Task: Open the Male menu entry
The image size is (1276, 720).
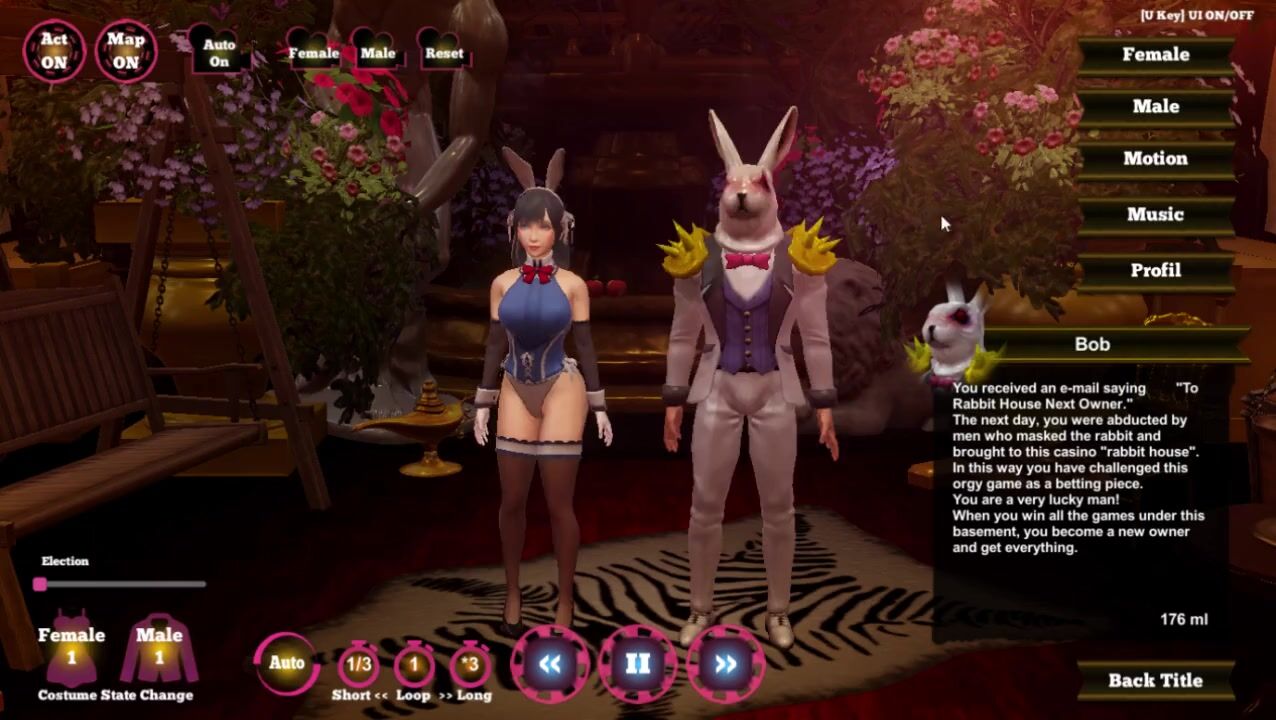Action: (1155, 107)
